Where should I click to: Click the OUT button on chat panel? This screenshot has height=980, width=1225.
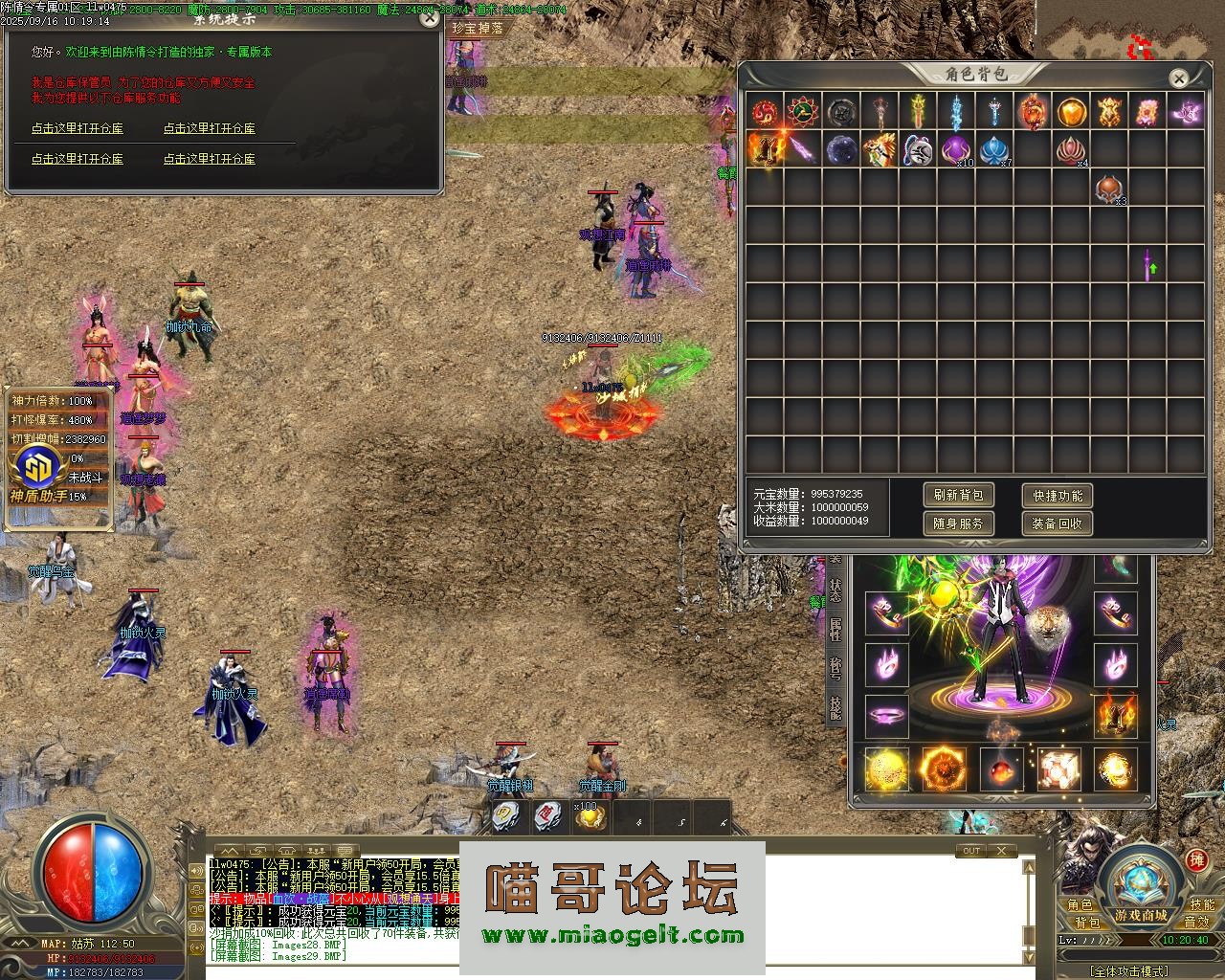(x=970, y=851)
